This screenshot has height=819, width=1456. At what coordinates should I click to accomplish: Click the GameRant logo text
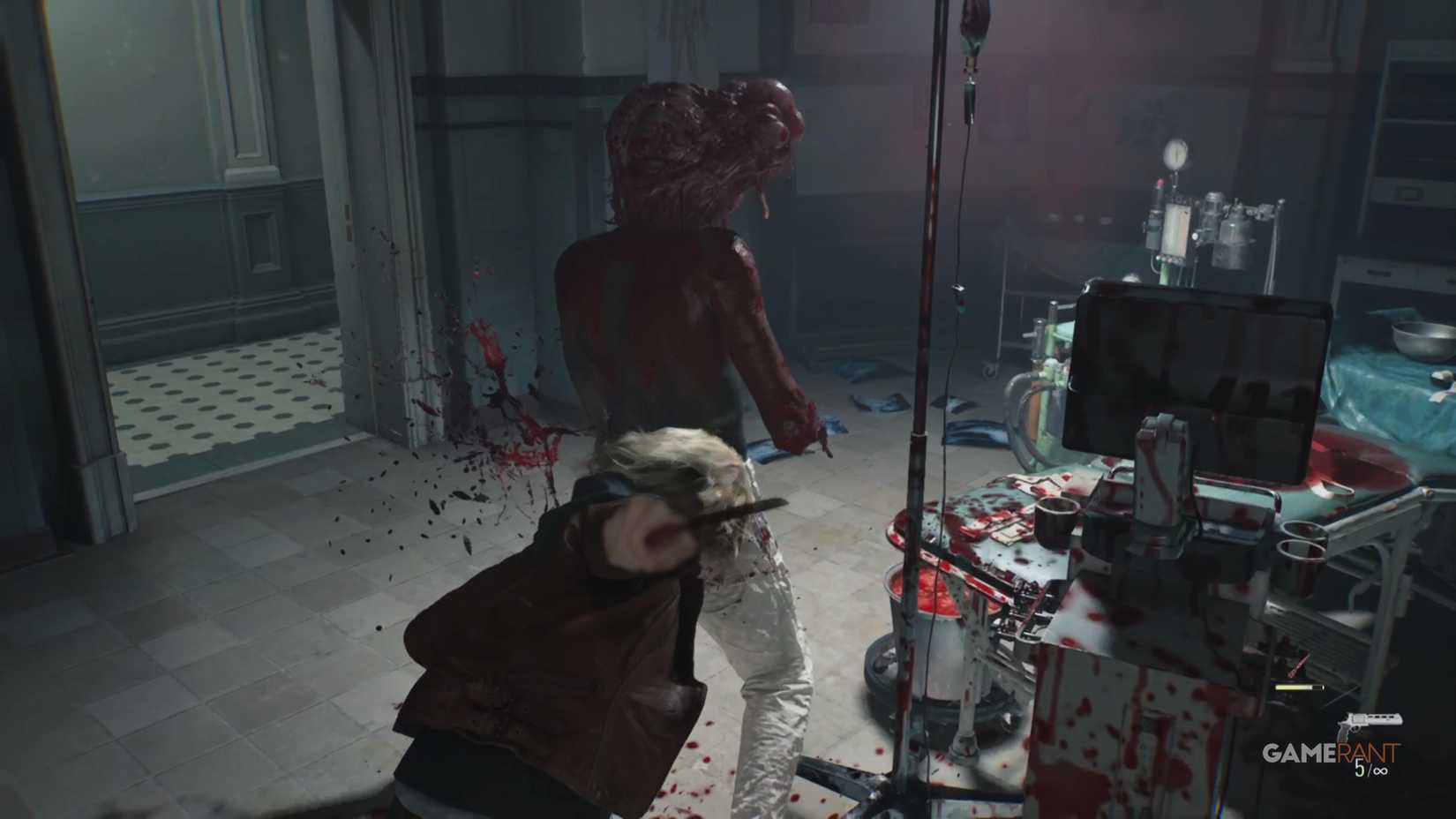(x=1332, y=752)
